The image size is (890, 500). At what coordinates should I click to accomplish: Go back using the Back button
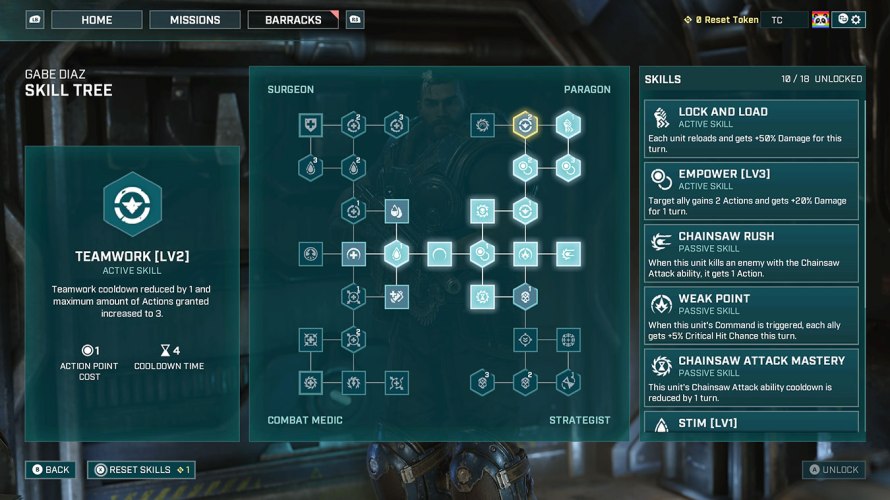[50, 469]
